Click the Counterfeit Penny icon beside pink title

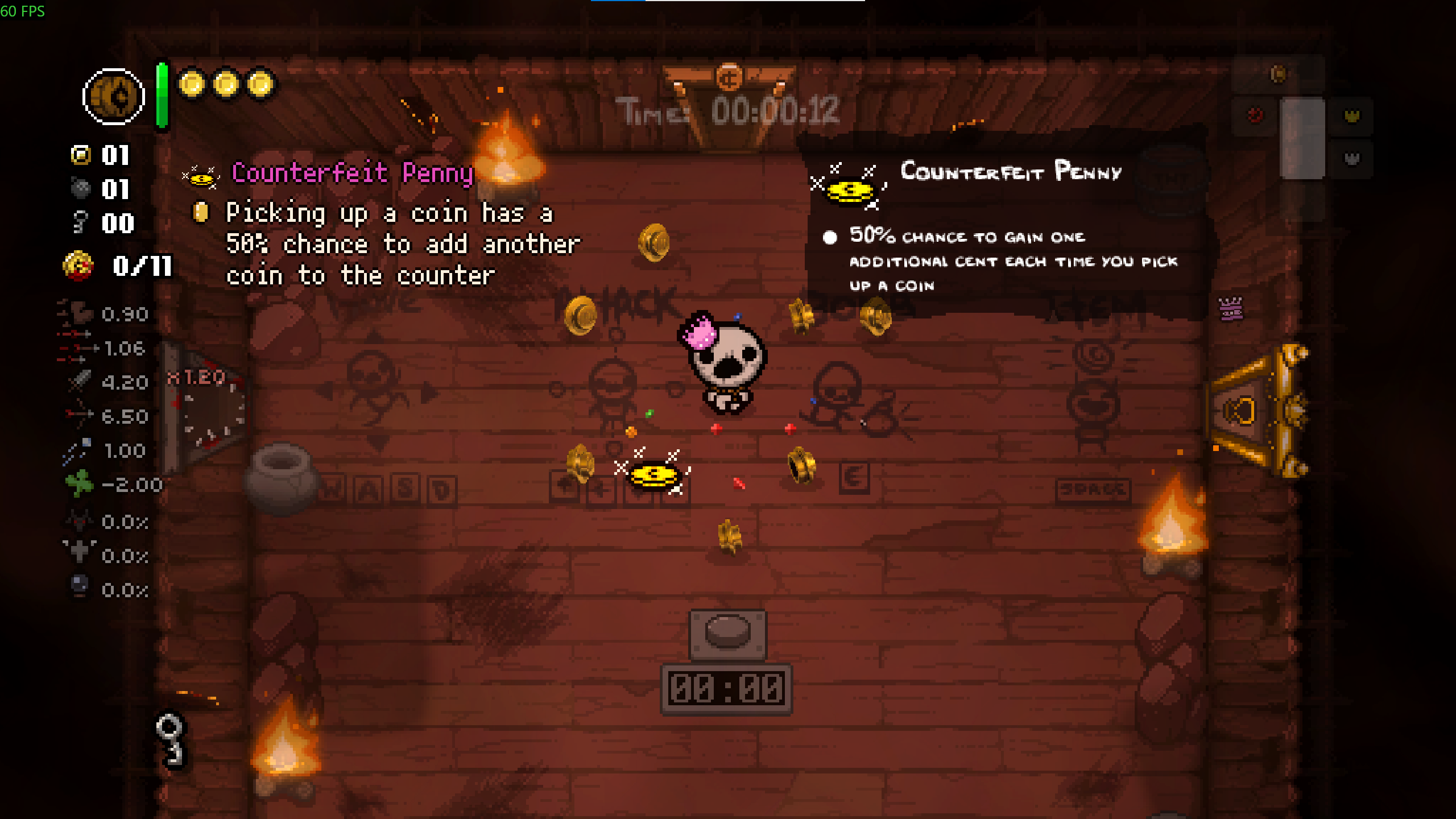click(201, 176)
